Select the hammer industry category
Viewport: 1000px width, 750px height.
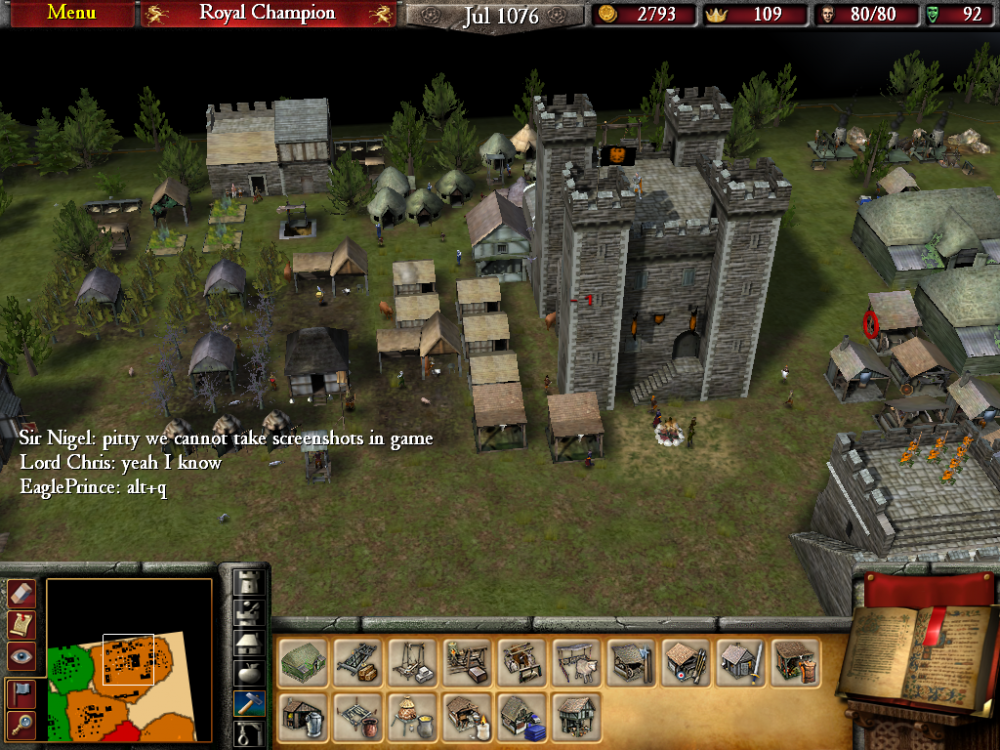pos(249,703)
